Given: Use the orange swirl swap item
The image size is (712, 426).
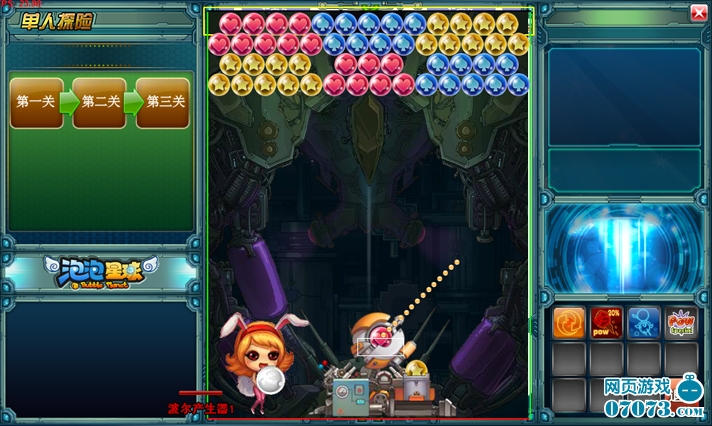Looking at the screenshot, I should click(x=569, y=322).
